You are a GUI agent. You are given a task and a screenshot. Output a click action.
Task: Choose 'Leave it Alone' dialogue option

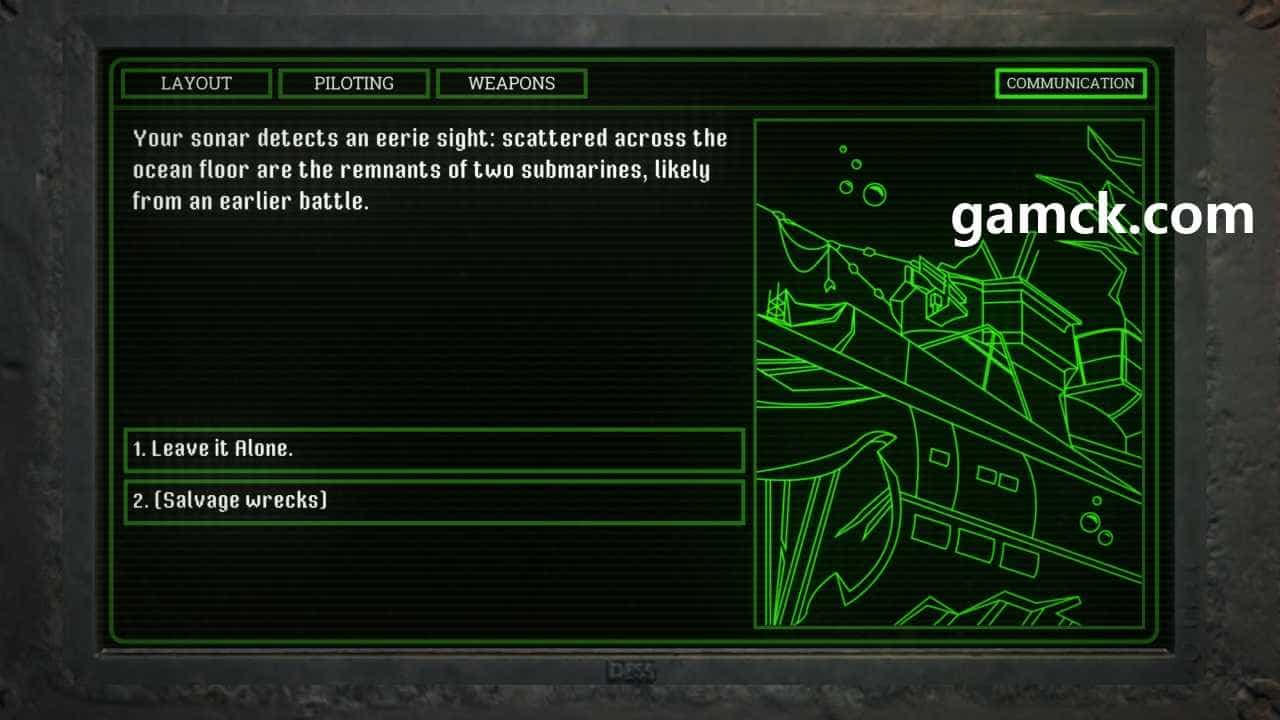434,450
